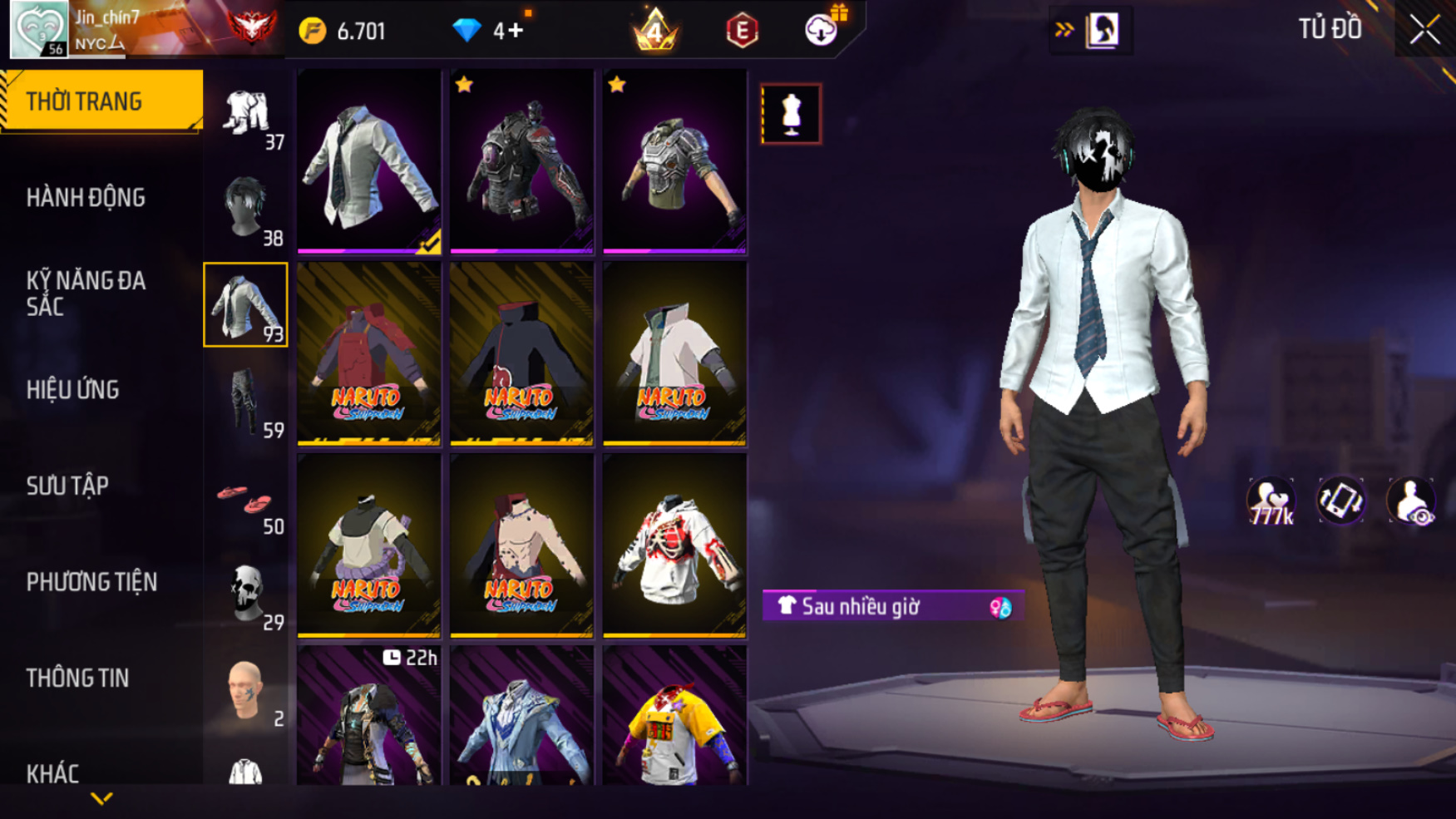Switch to the pants category

(245, 401)
